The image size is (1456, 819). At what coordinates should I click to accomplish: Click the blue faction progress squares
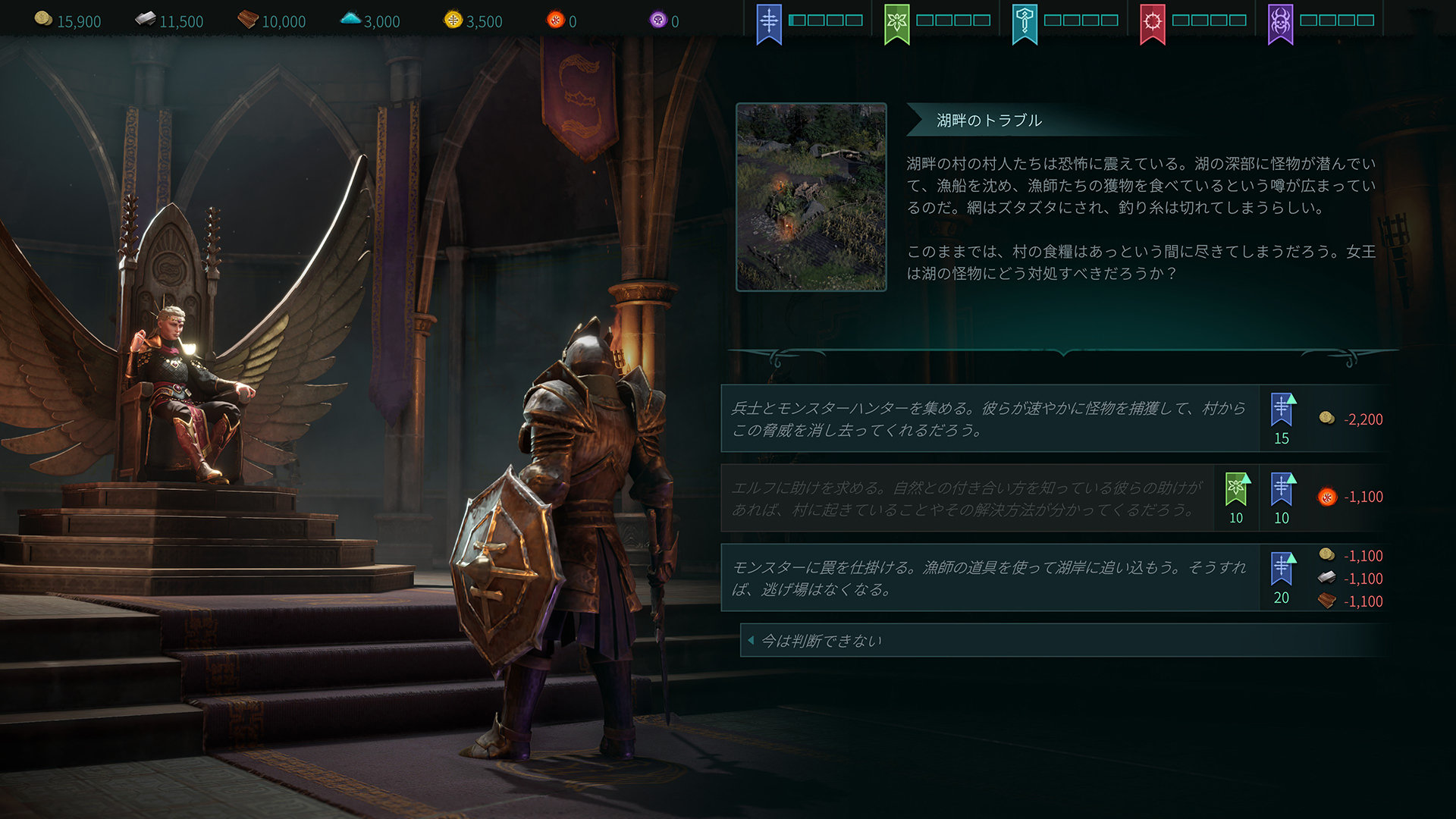(x=824, y=20)
